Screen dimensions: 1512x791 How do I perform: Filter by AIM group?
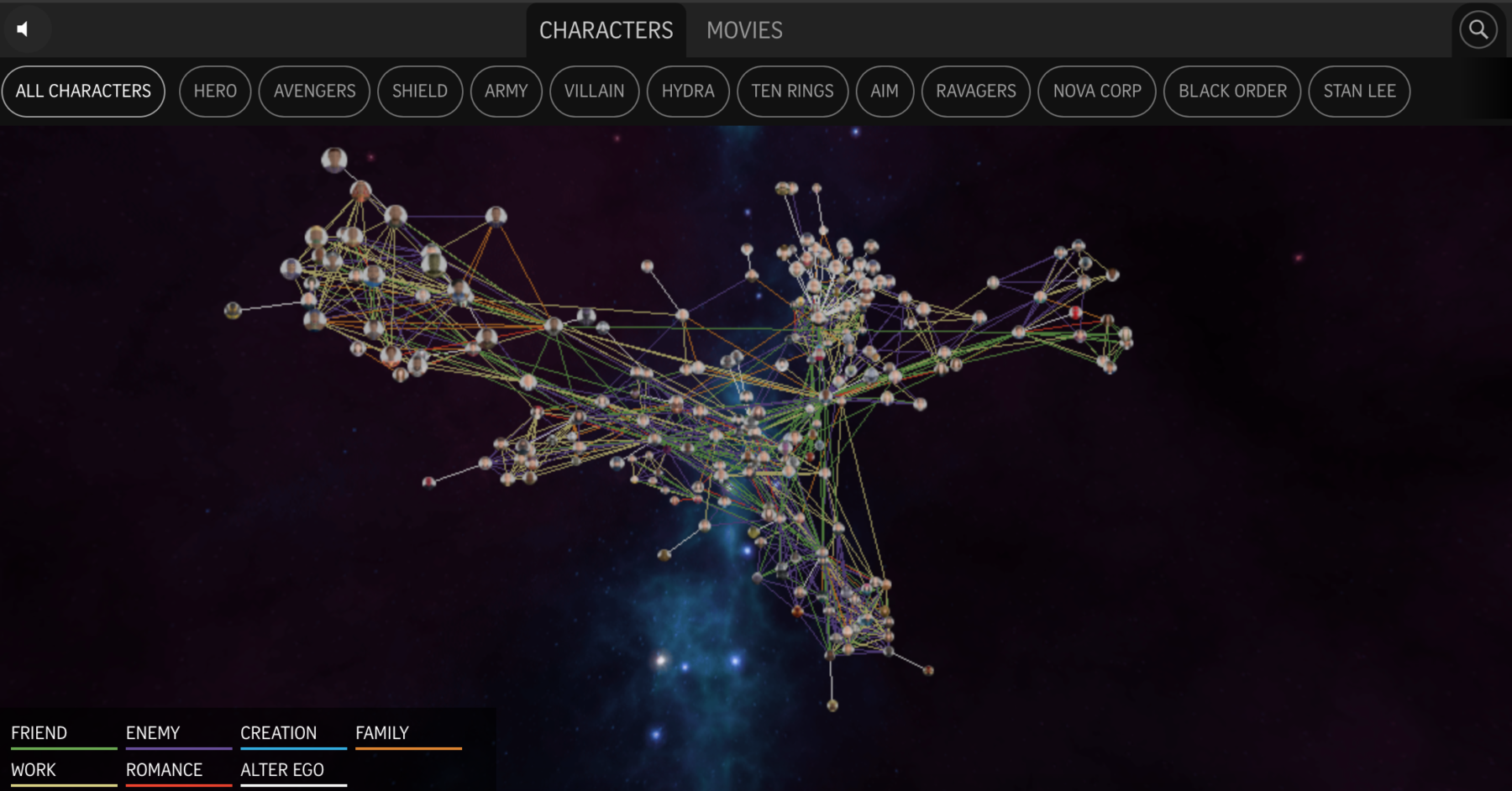tap(885, 92)
